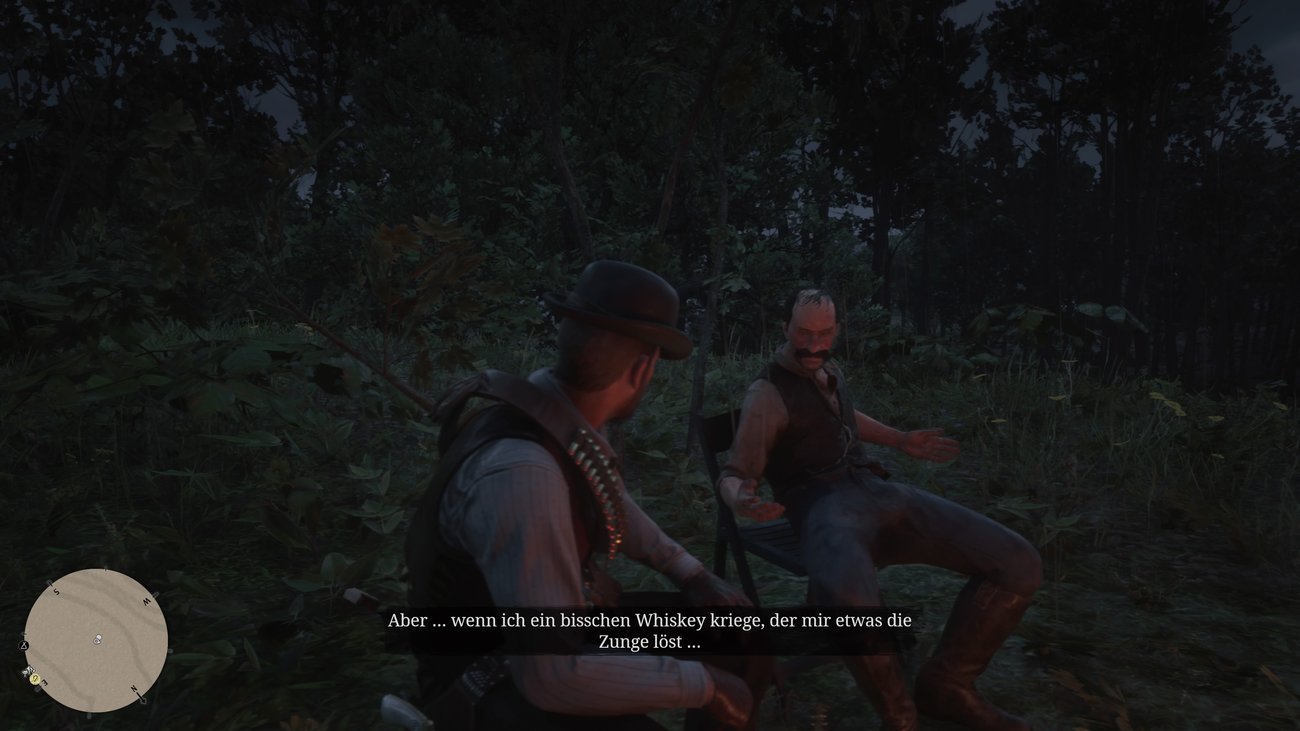Click the yellow mission marker on the minimap
This screenshot has height=731, width=1300.
(34, 679)
